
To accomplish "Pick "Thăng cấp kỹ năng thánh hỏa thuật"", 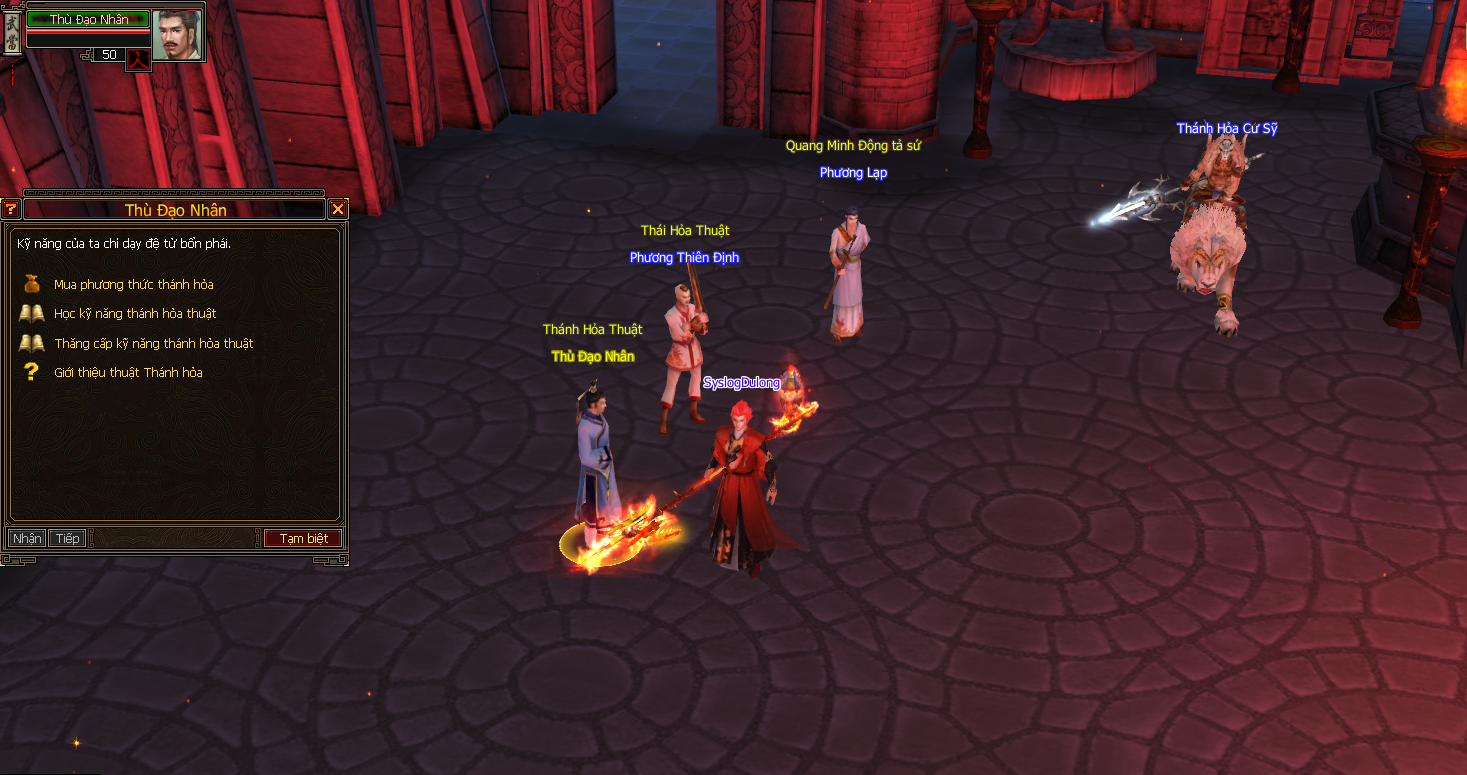I will [153, 344].
